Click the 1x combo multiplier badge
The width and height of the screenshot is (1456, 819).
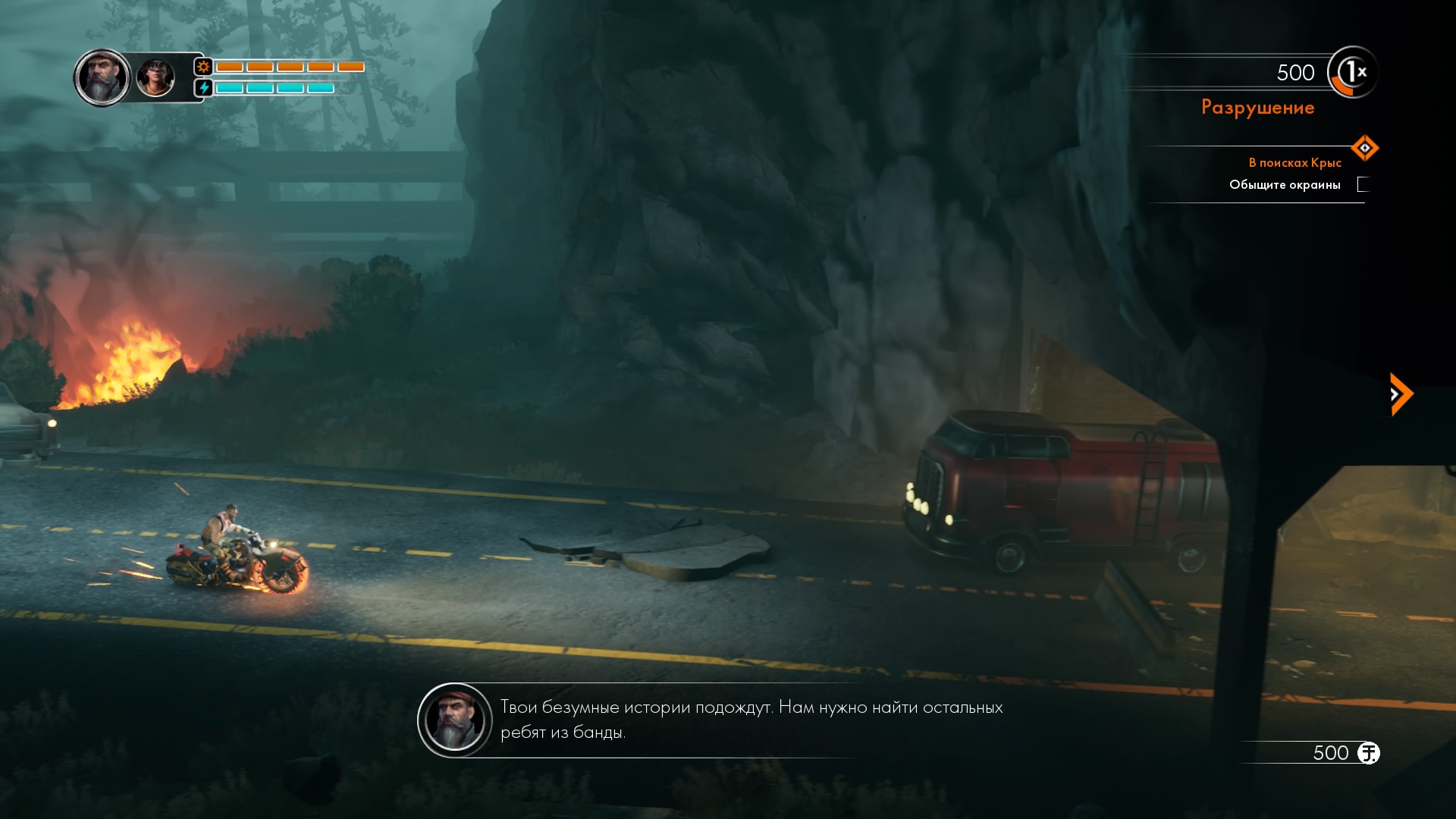click(x=1353, y=73)
